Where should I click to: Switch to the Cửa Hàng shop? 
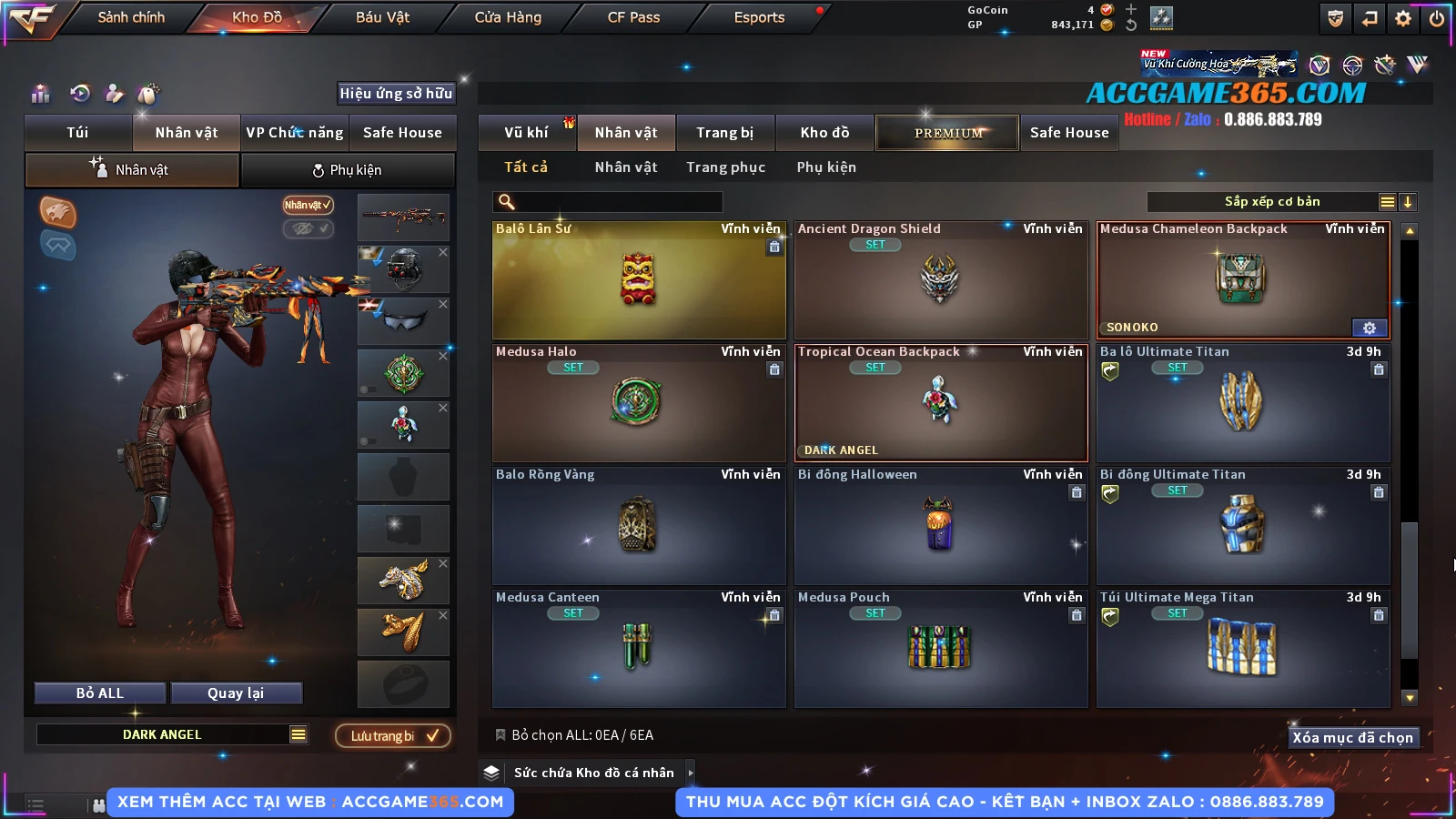508,17
